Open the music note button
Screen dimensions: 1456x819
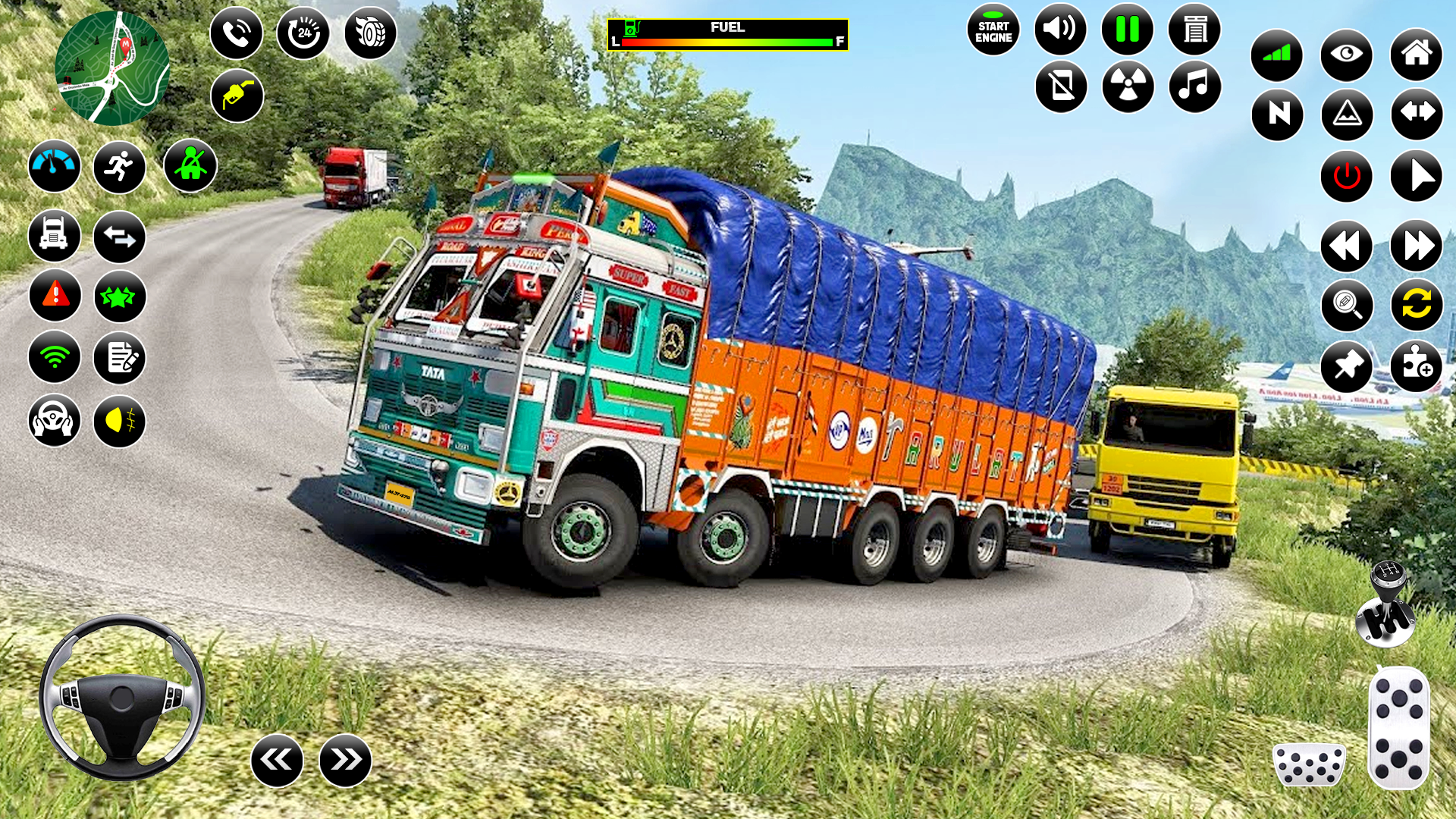[1194, 86]
